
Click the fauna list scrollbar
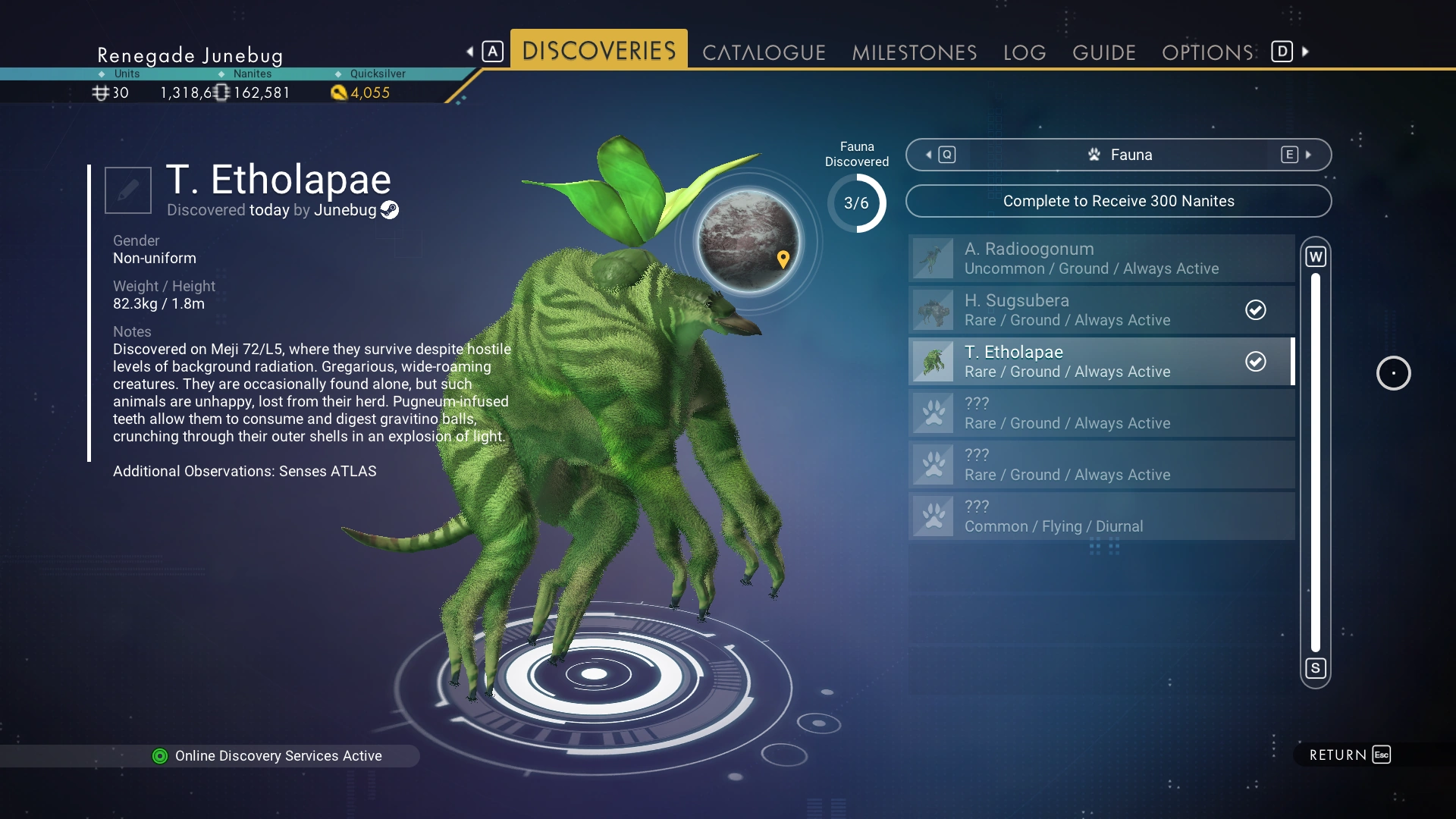(1315, 463)
